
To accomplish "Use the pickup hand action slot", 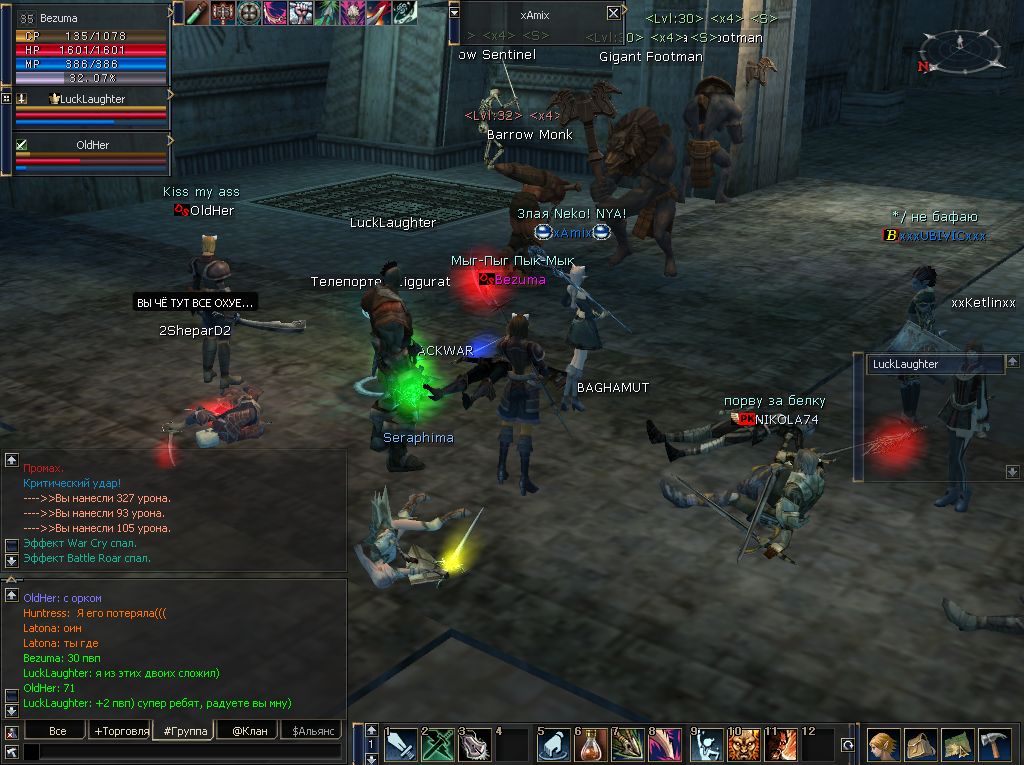I will (x=553, y=745).
